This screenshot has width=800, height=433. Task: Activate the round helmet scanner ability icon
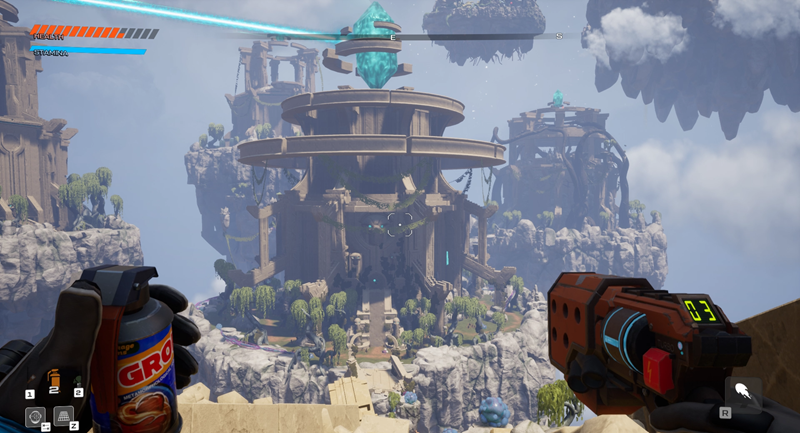tap(35, 416)
